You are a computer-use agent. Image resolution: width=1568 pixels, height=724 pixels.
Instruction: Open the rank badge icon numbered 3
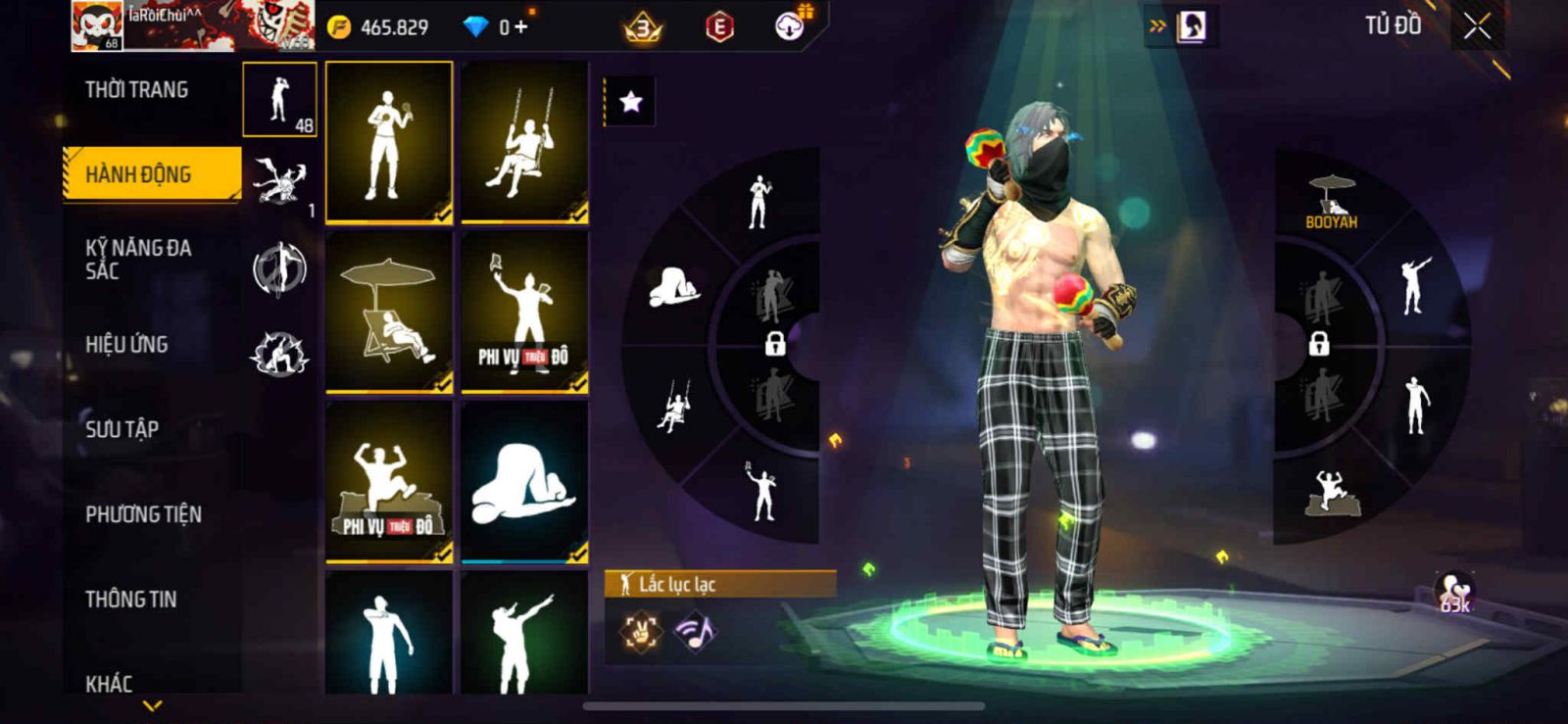[643, 27]
